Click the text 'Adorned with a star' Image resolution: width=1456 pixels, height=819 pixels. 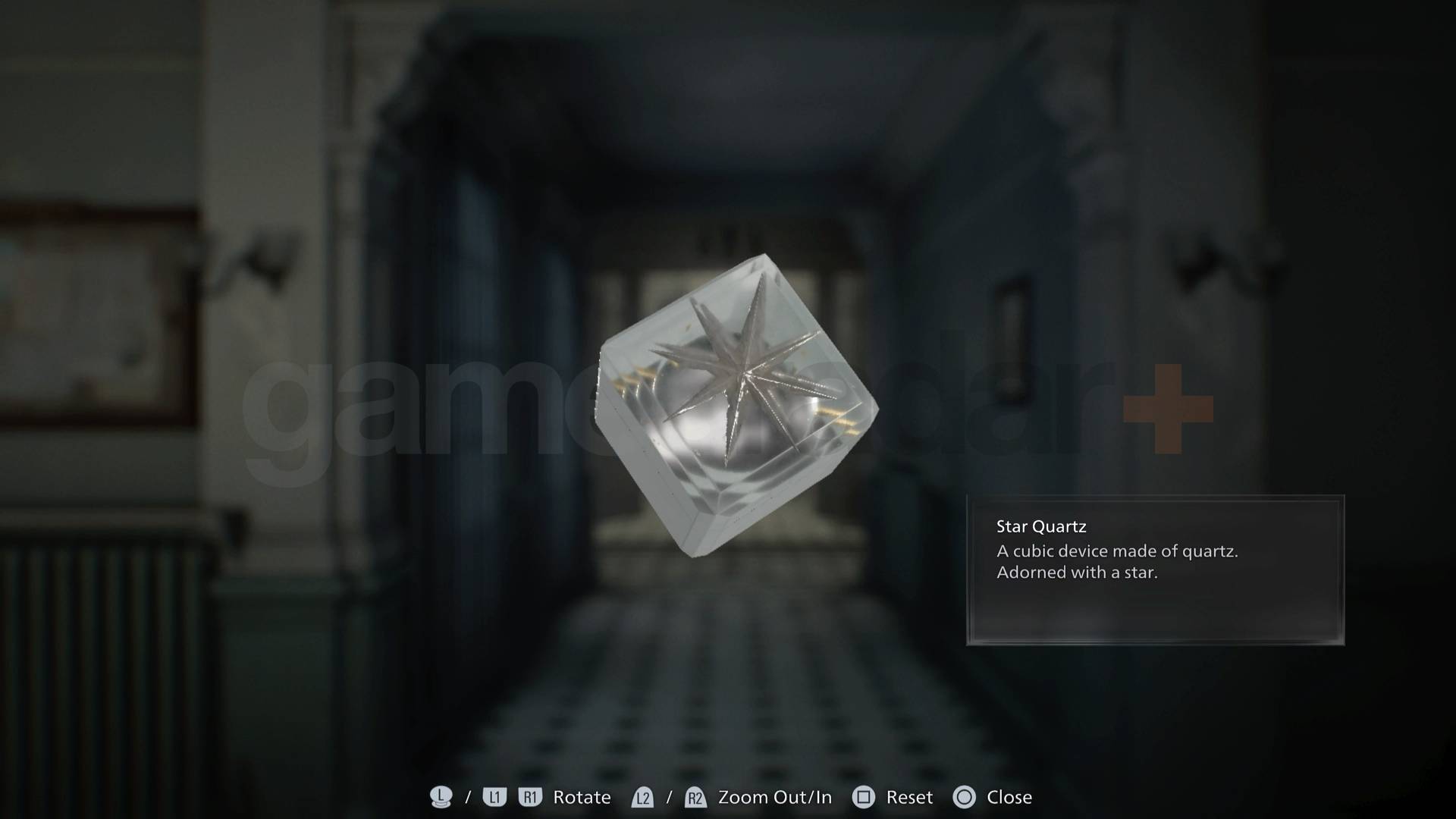[1076, 573]
